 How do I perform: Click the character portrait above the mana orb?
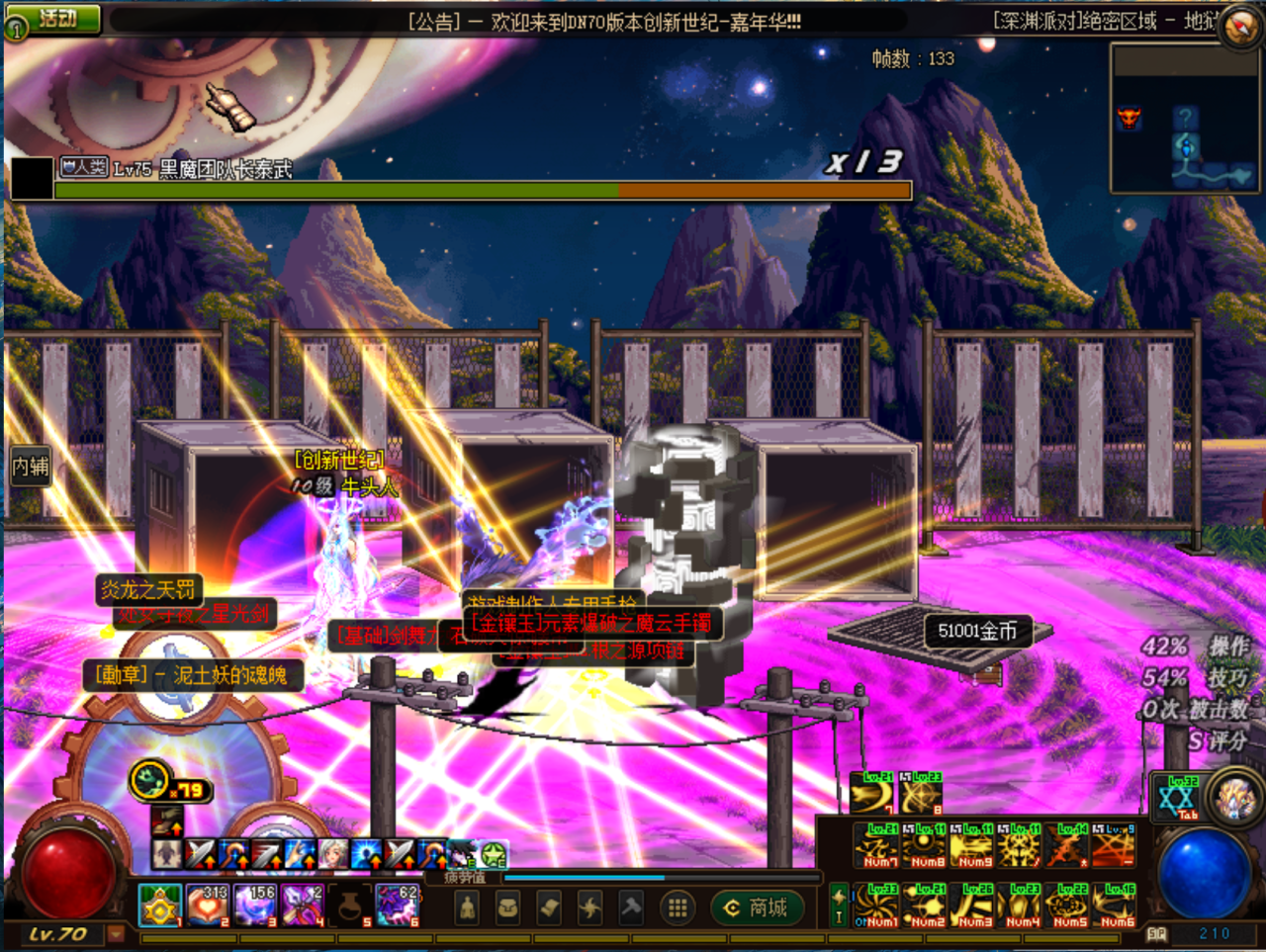coord(1234,799)
